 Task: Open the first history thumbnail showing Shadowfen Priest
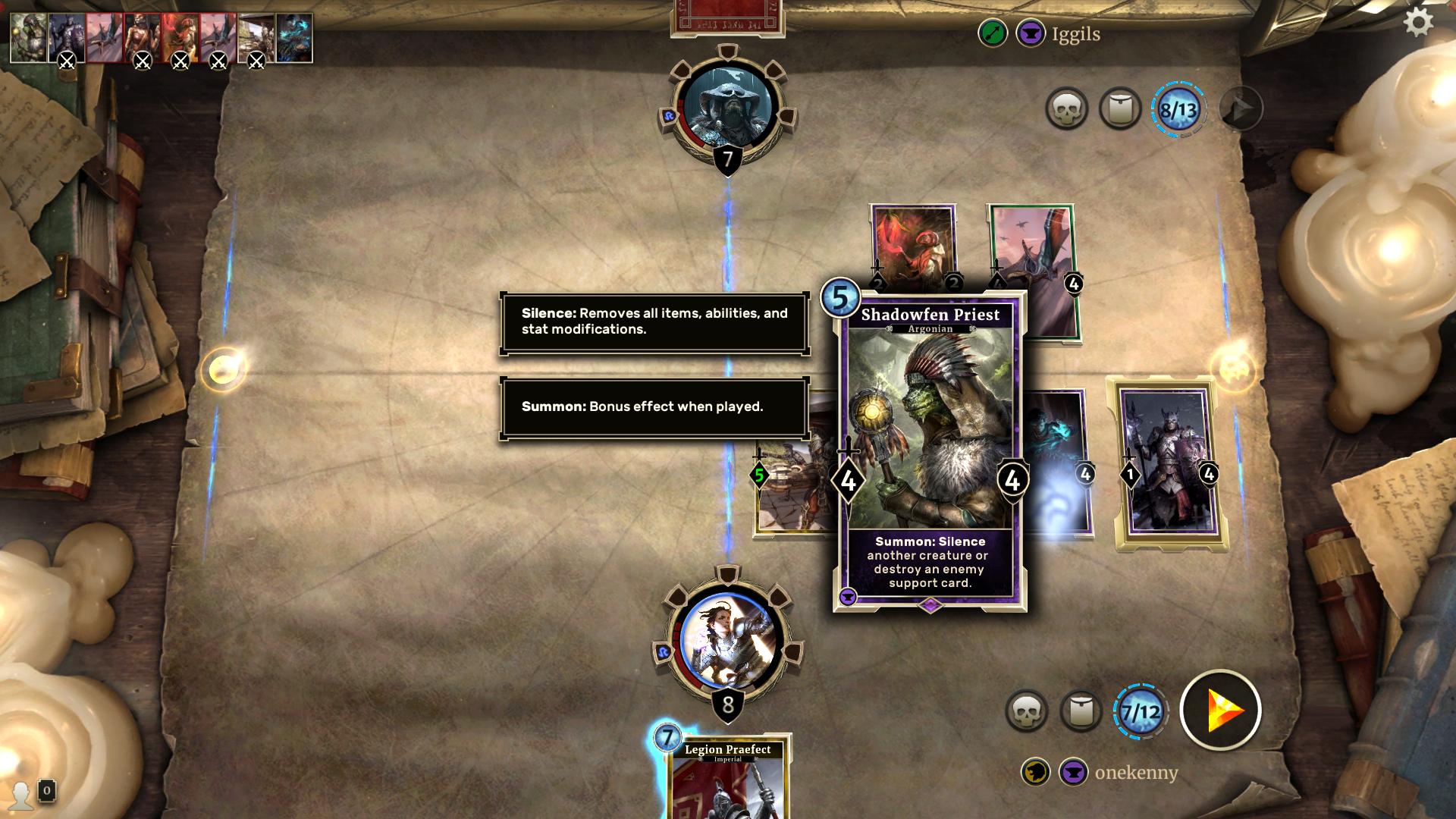pyautogui.click(x=29, y=37)
